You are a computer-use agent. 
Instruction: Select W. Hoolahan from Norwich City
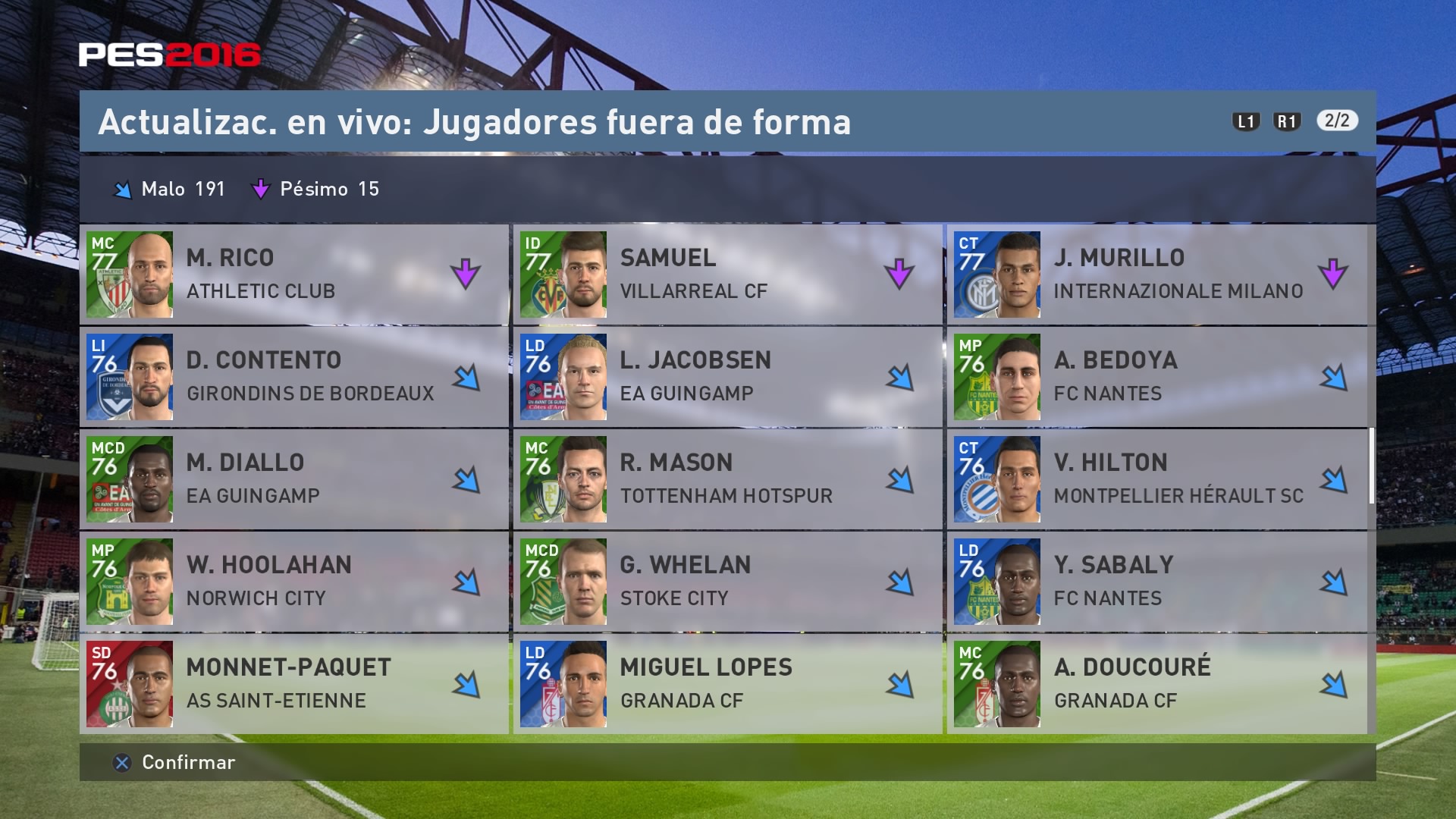[293, 582]
